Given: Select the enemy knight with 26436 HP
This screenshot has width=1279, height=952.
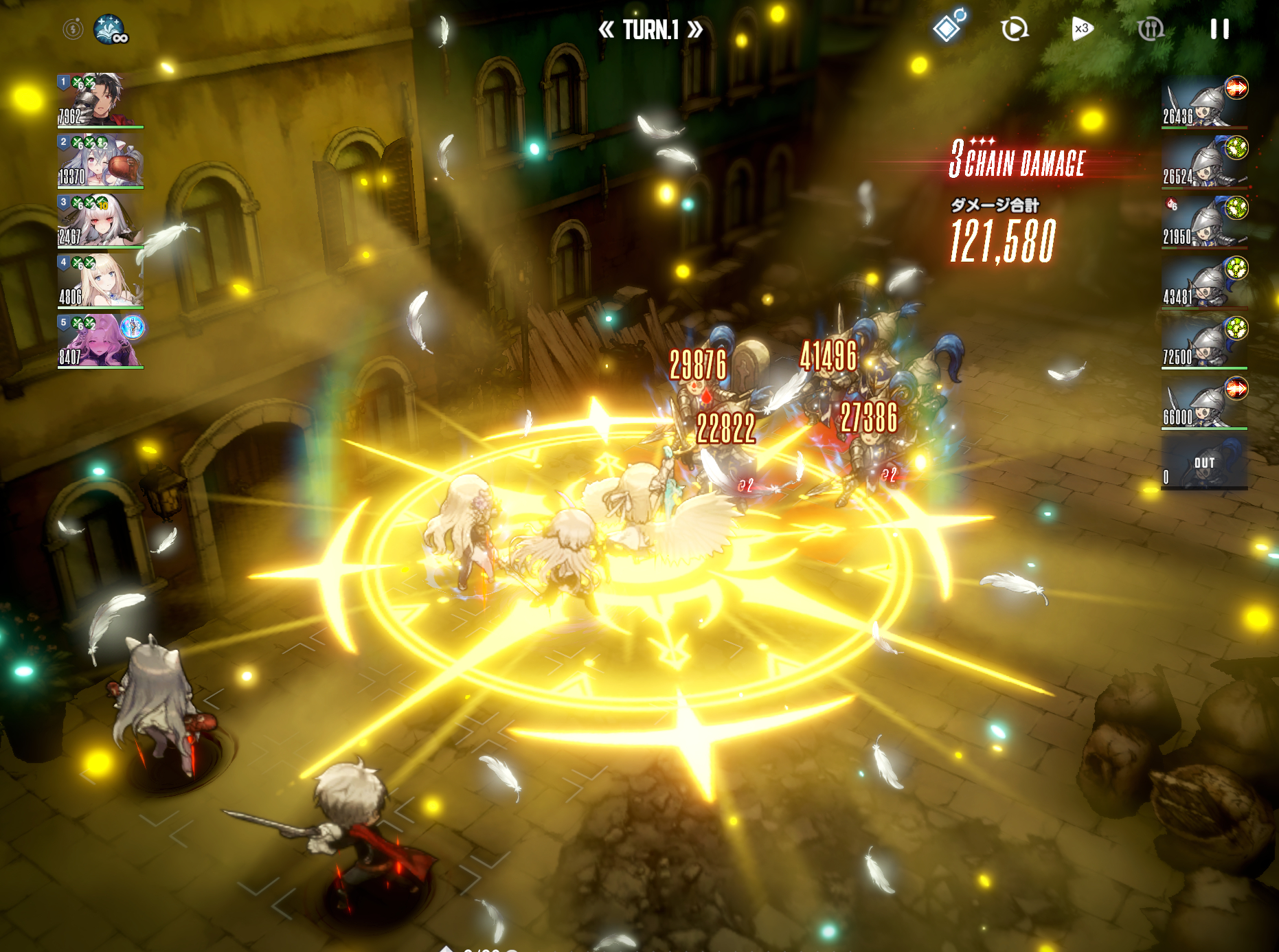Looking at the screenshot, I should point(1204,102).
